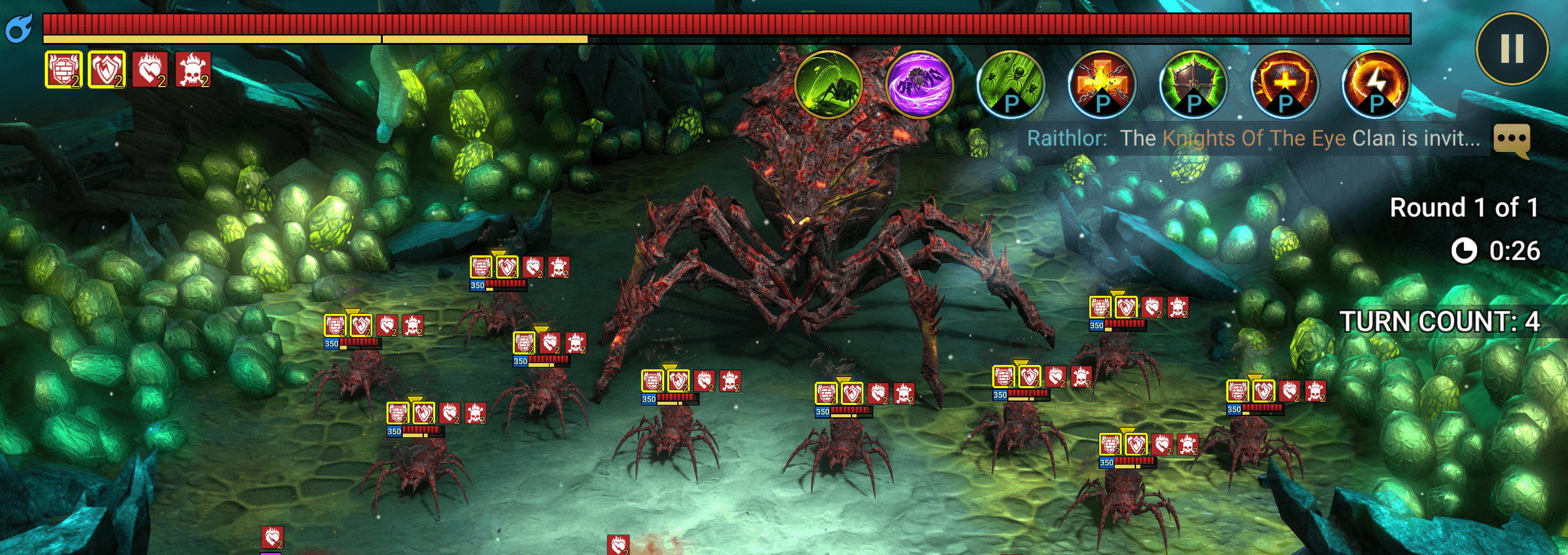Open the Raithlor clan chat message
The width and height of the screenshot is (1568, 555).
pos(1252,138)
